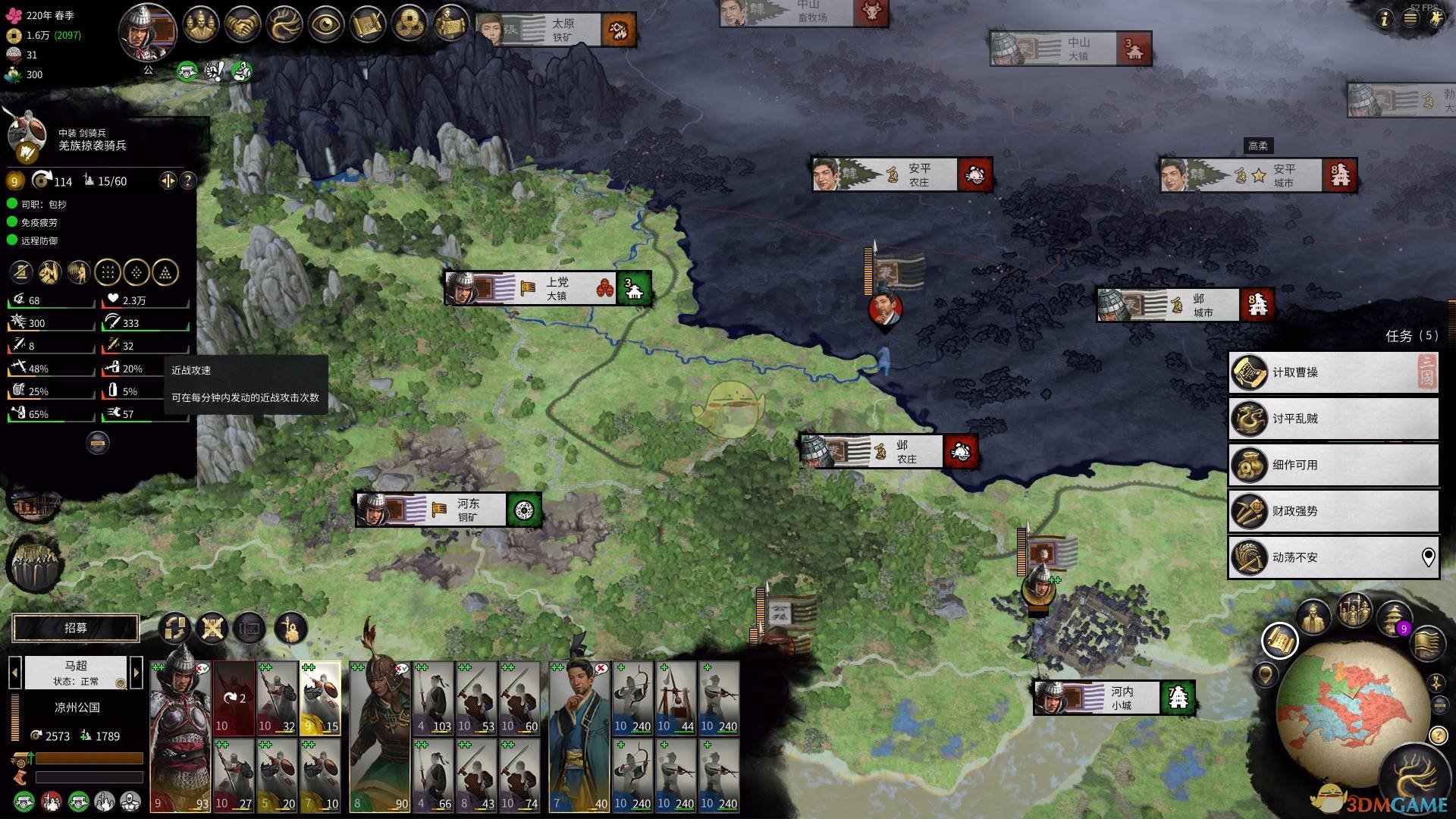Open the 讨平乱贼 mission entry
This screenshot has width=1456, height=819.
tap(1332, 419)
